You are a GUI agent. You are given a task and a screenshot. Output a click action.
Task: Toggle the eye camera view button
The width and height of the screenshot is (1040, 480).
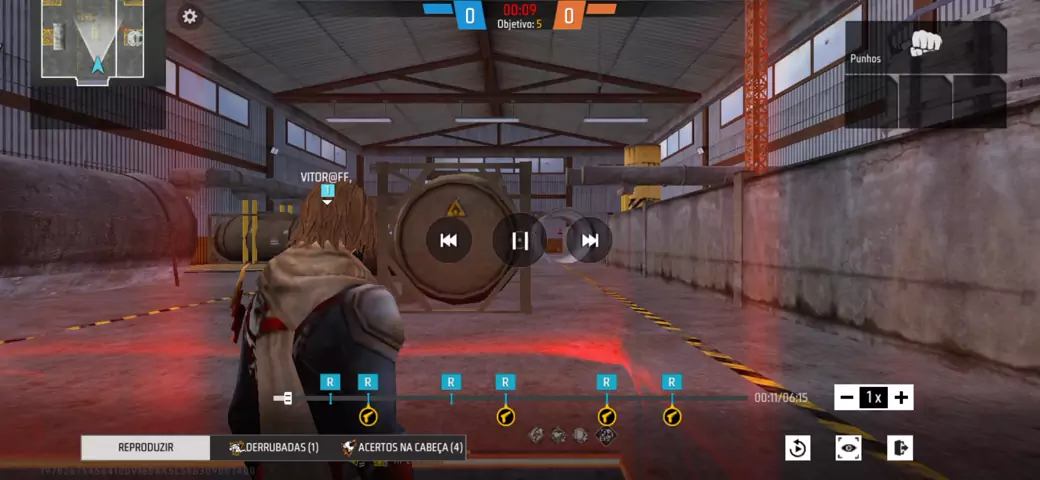849,448
